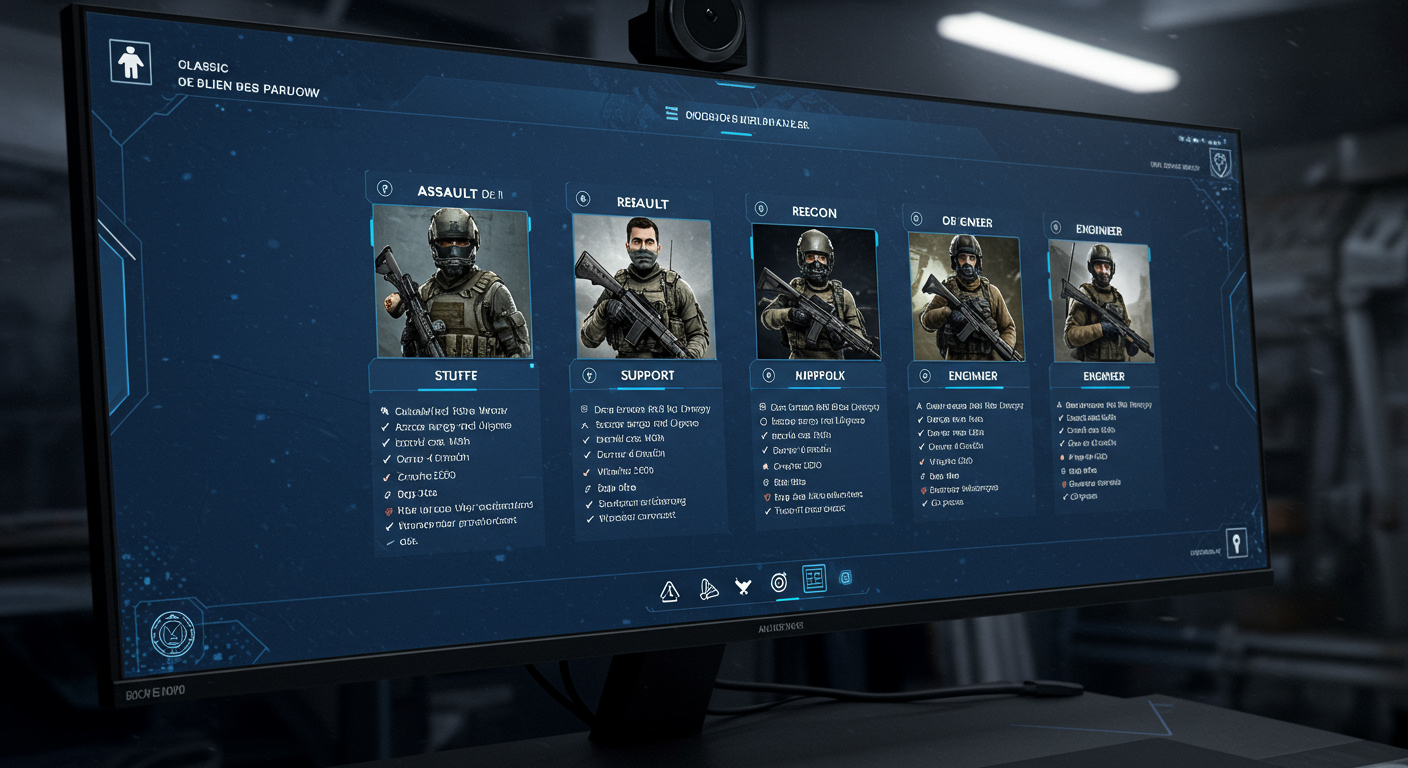This screenshot has height=768, width=1408.
Task: Choose the eagle icon in bottom bar
Action: (743, 586)
